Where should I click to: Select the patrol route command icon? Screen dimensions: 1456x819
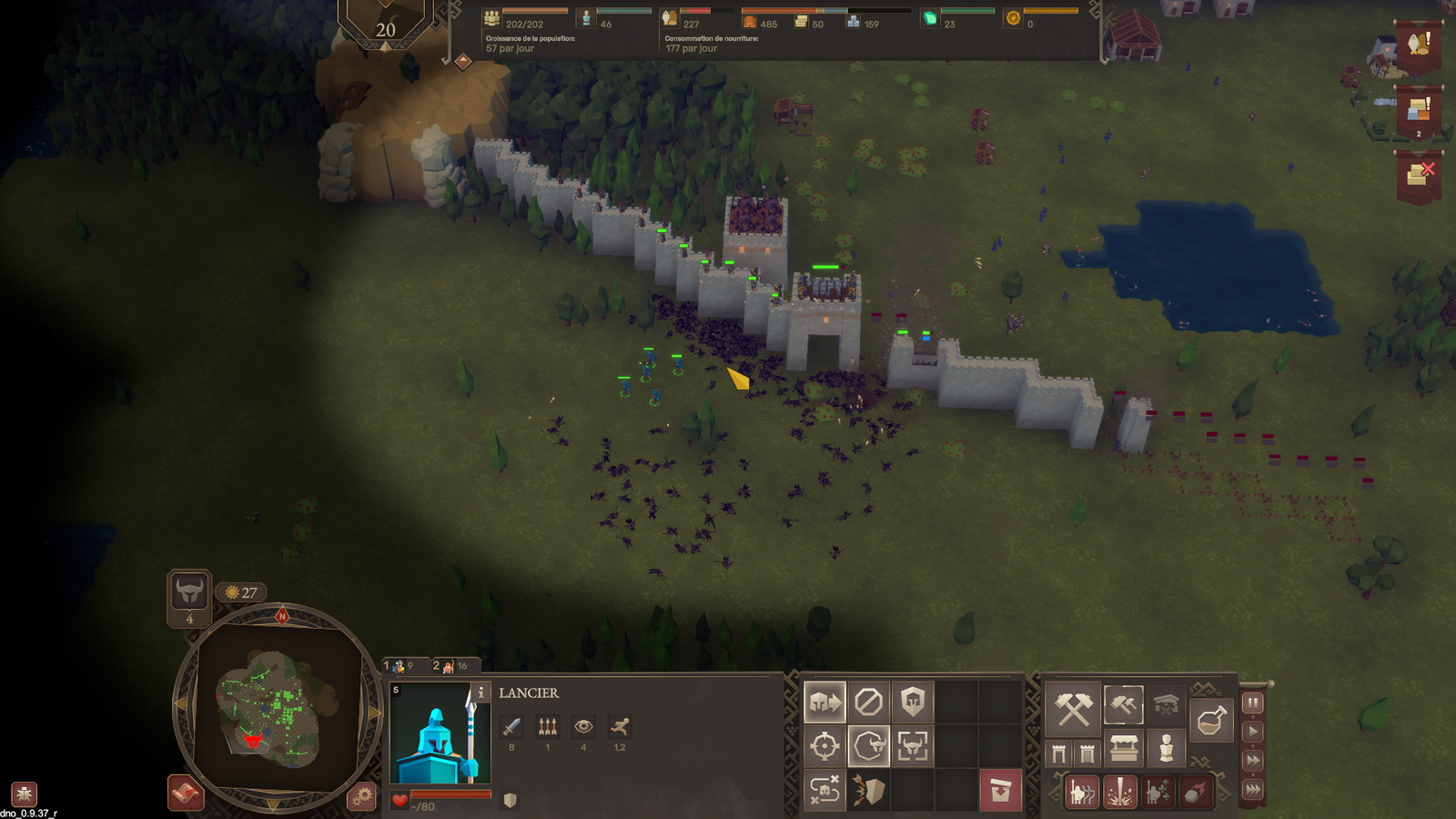pos(824,790)
